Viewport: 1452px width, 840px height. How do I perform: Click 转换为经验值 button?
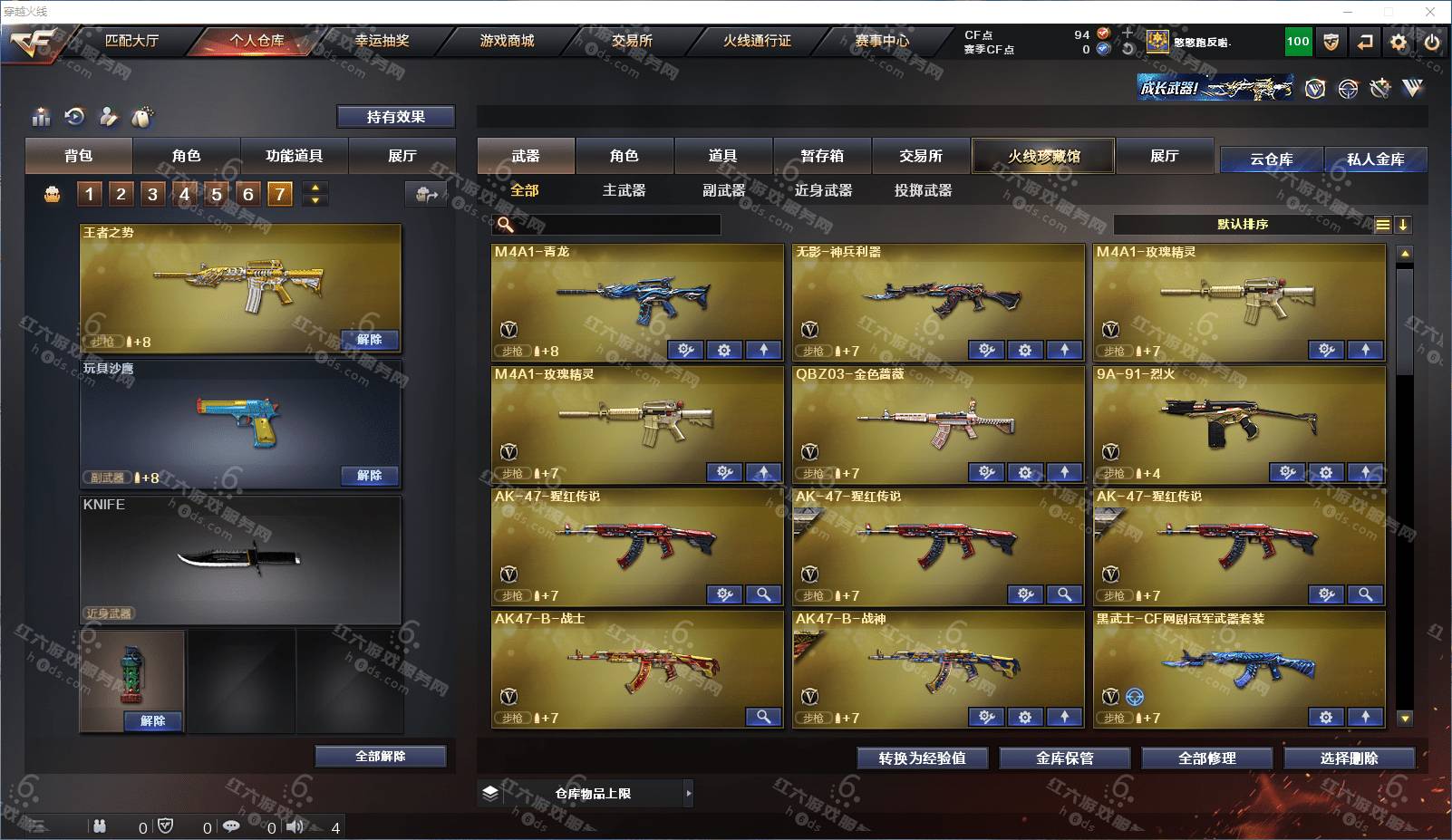click(x=922, y=758)
